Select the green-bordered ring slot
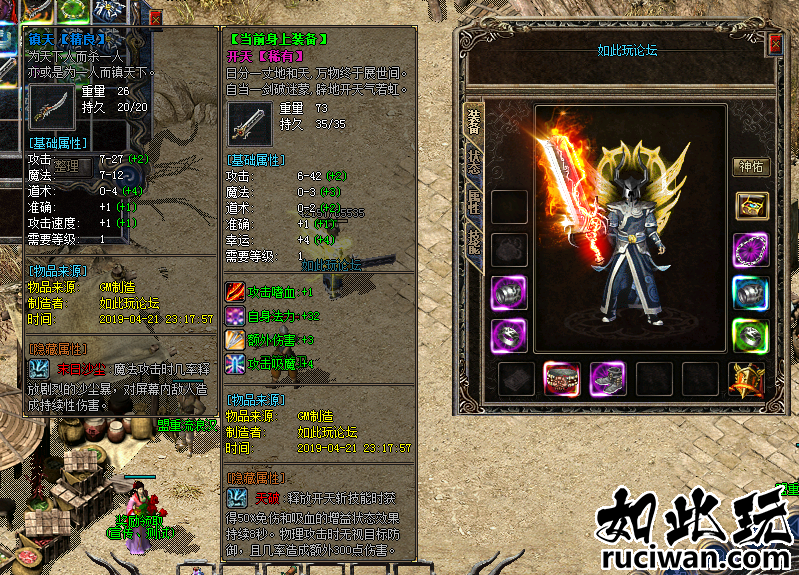The image size is (799, 575). pos(750,335)
